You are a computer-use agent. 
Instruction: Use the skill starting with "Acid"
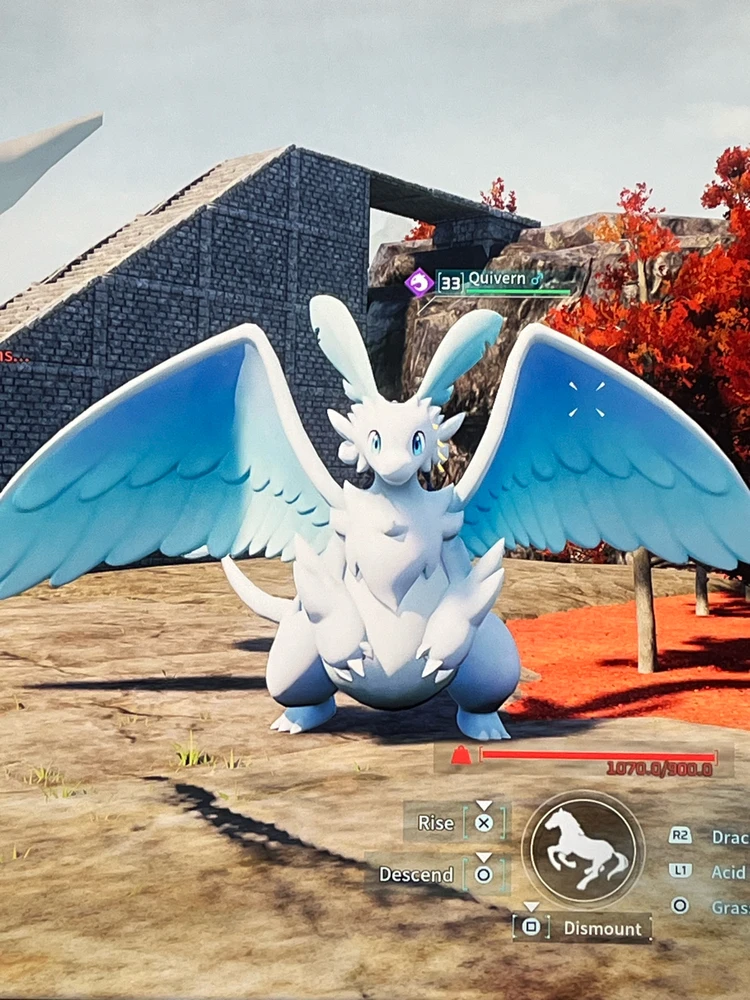[x=728, y=872]
